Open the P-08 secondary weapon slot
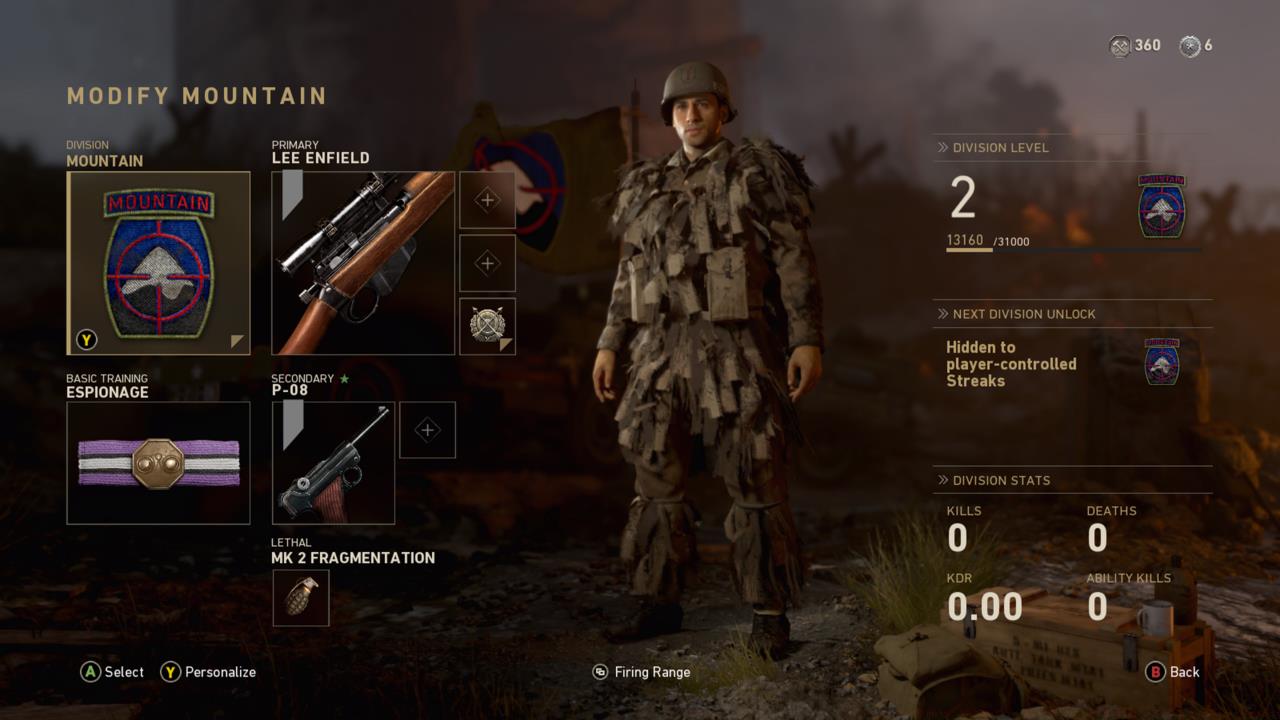1280x720 pixels. (333, 463)
